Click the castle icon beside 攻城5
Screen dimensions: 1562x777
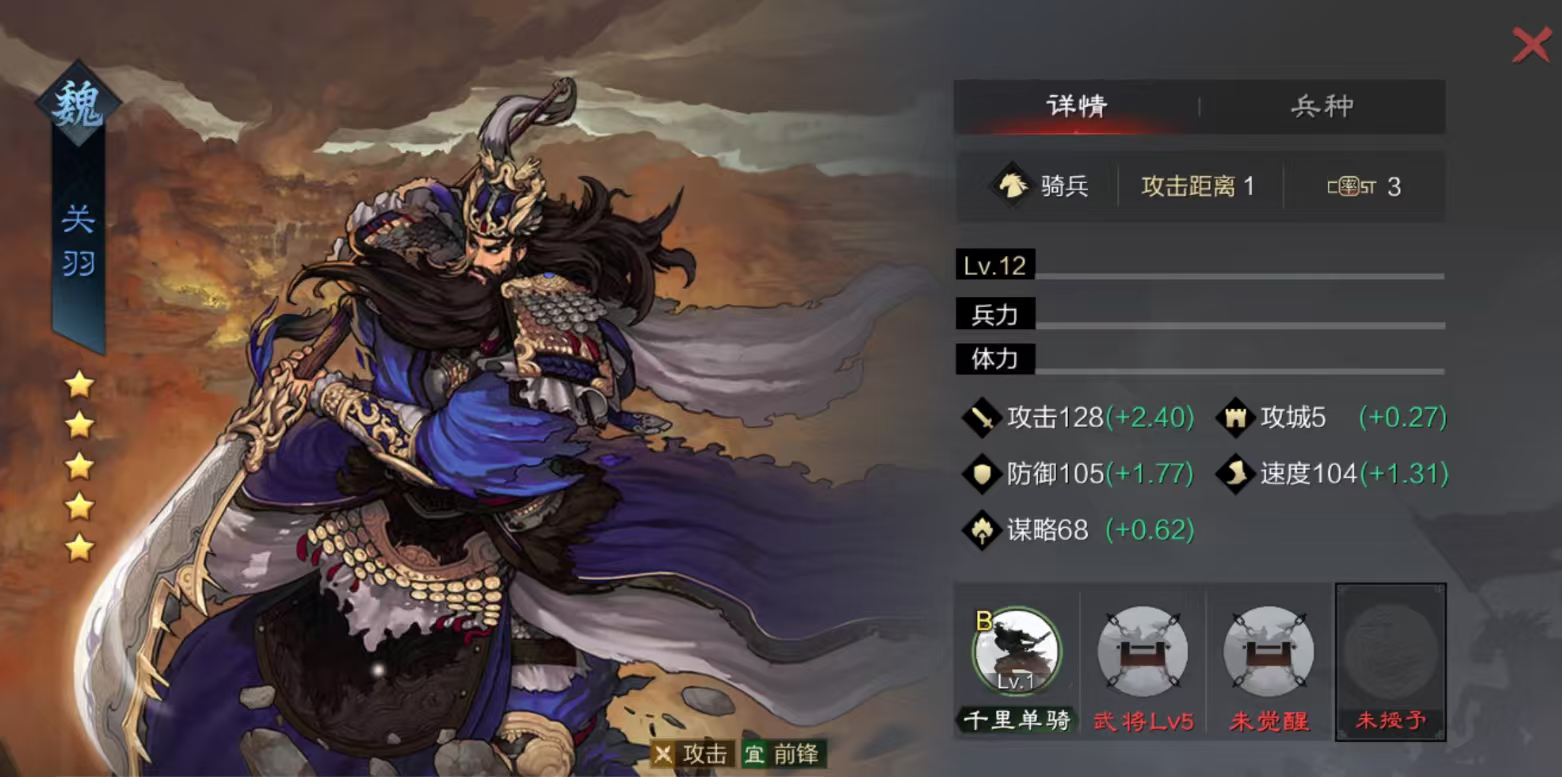point(1237,417)
